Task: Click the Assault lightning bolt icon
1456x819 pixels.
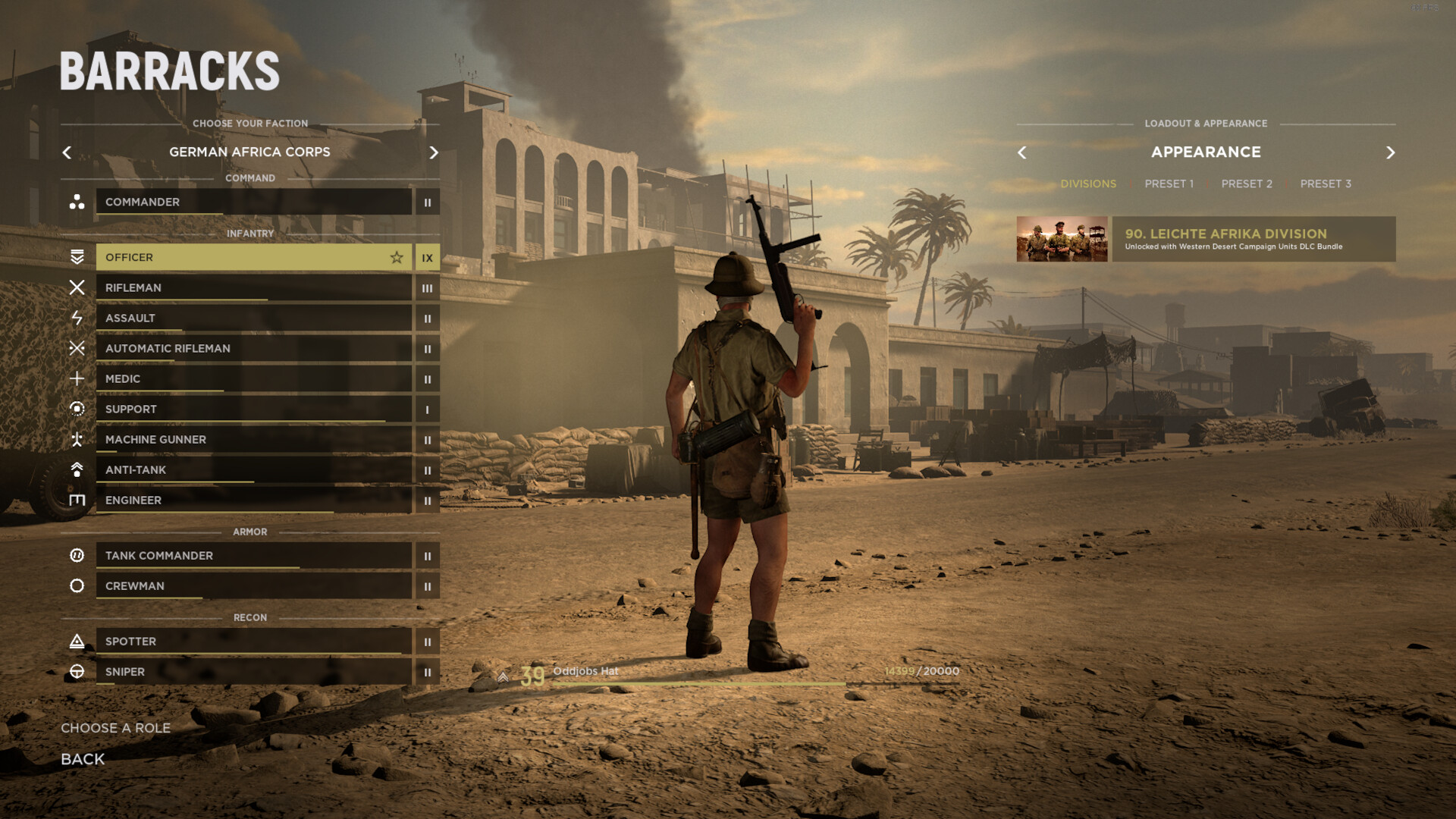Action: click(x=77, y=318)
